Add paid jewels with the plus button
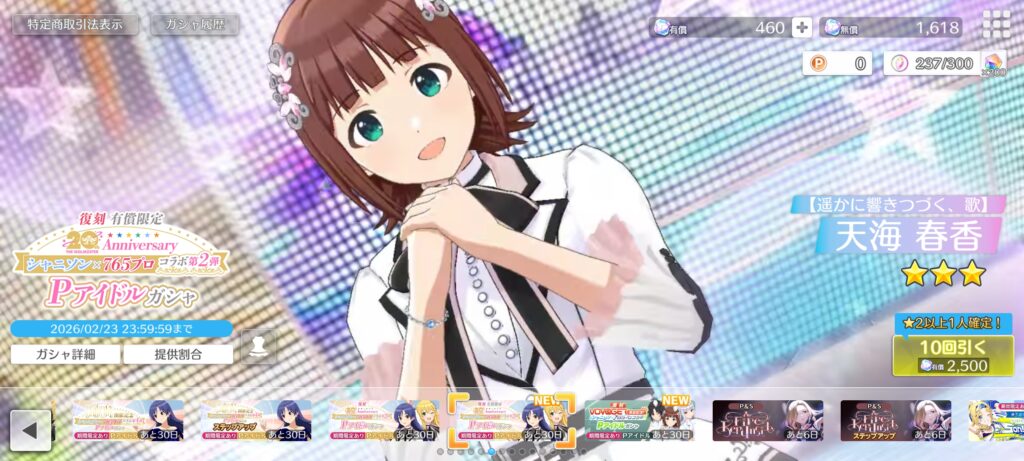 pyautogui.click(x=802, y=28)
